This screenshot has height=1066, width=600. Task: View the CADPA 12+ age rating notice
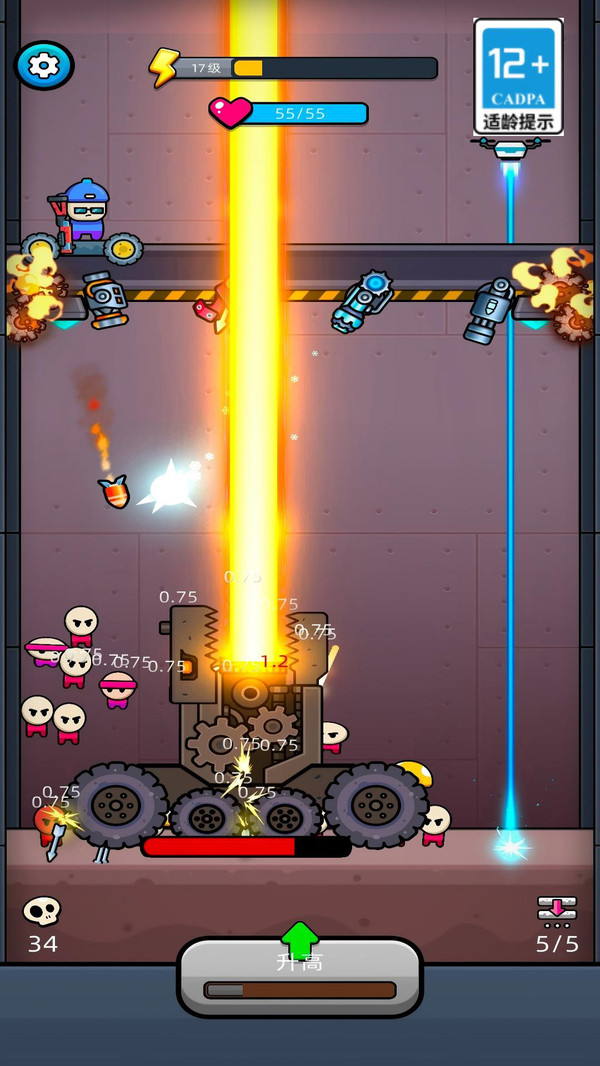518,77
